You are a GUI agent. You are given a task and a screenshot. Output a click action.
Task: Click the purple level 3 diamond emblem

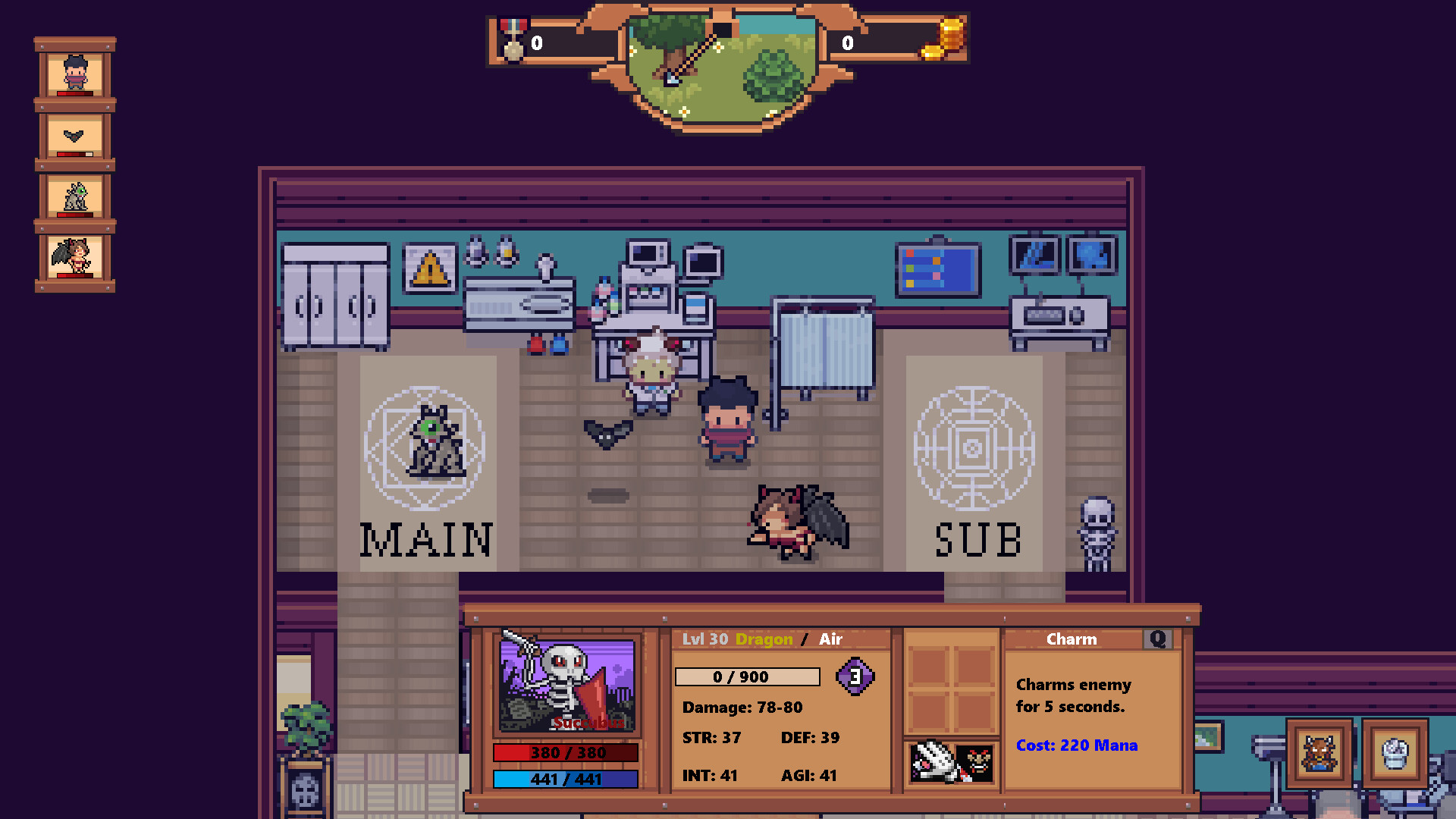tap(855, 677)
